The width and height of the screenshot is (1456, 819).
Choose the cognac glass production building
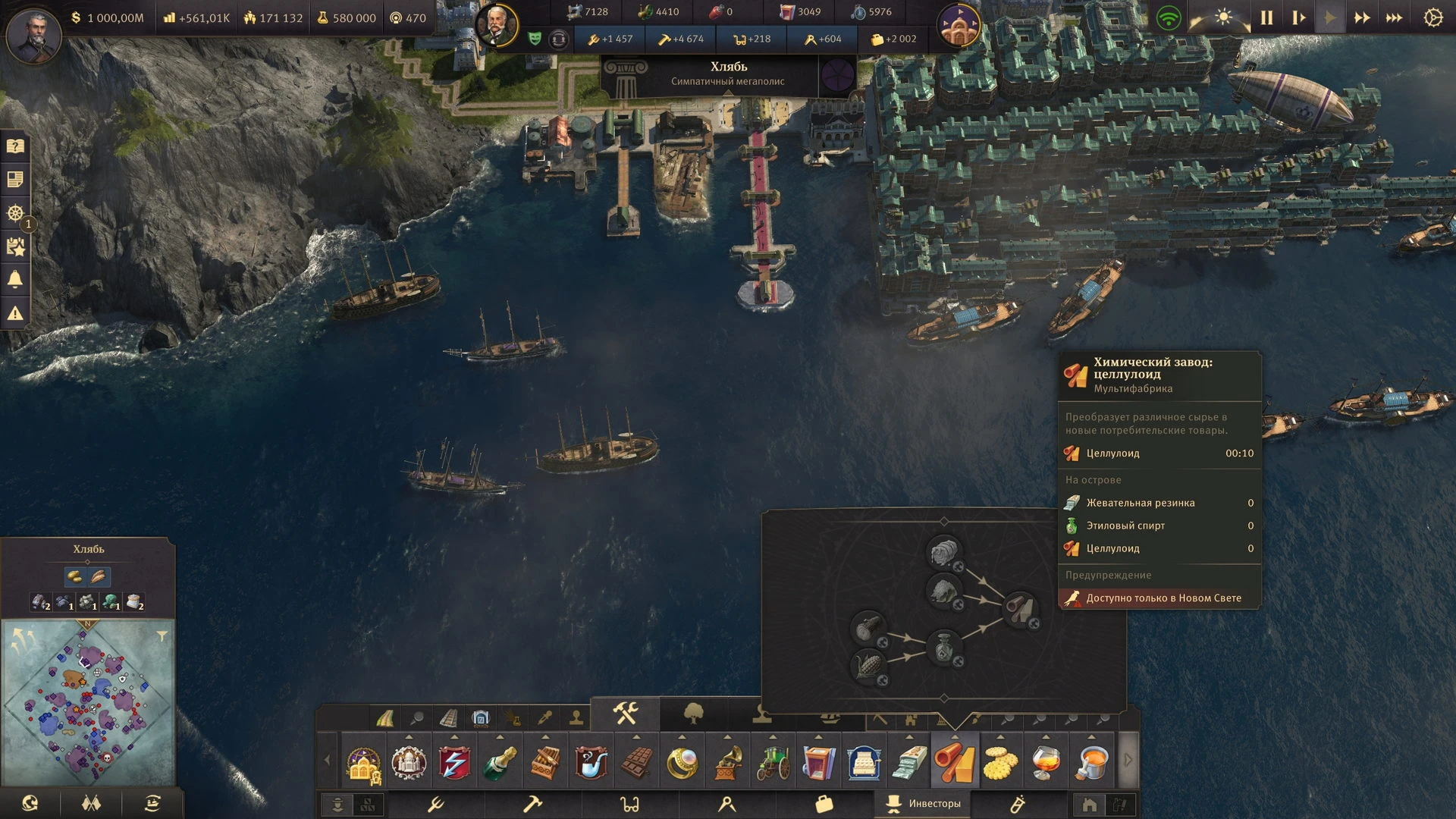1046,761
